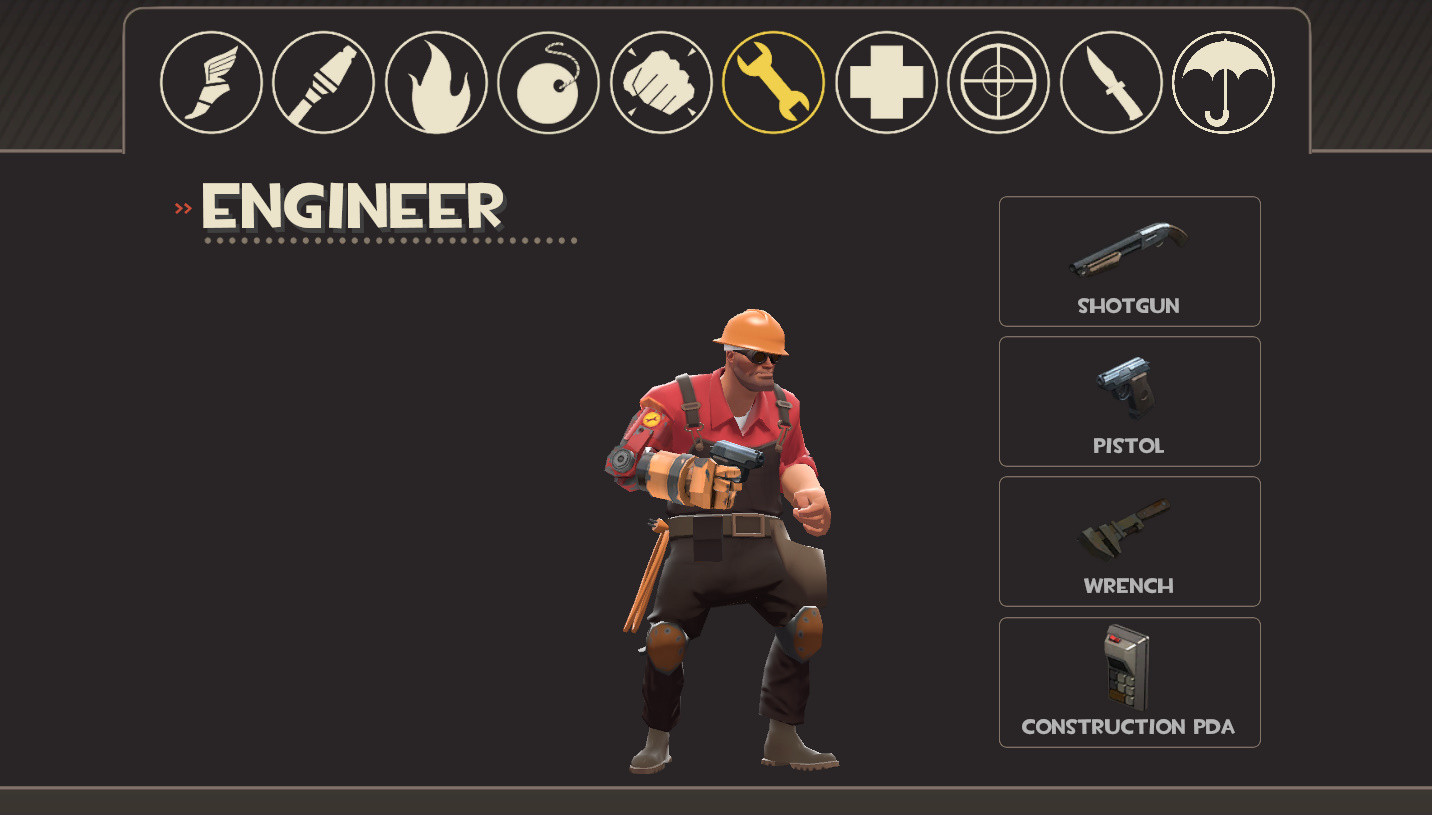This screenshot has height=815, width=1432.
Task: Select the Spy knife icon
Action: click(x=1110, y=81)
